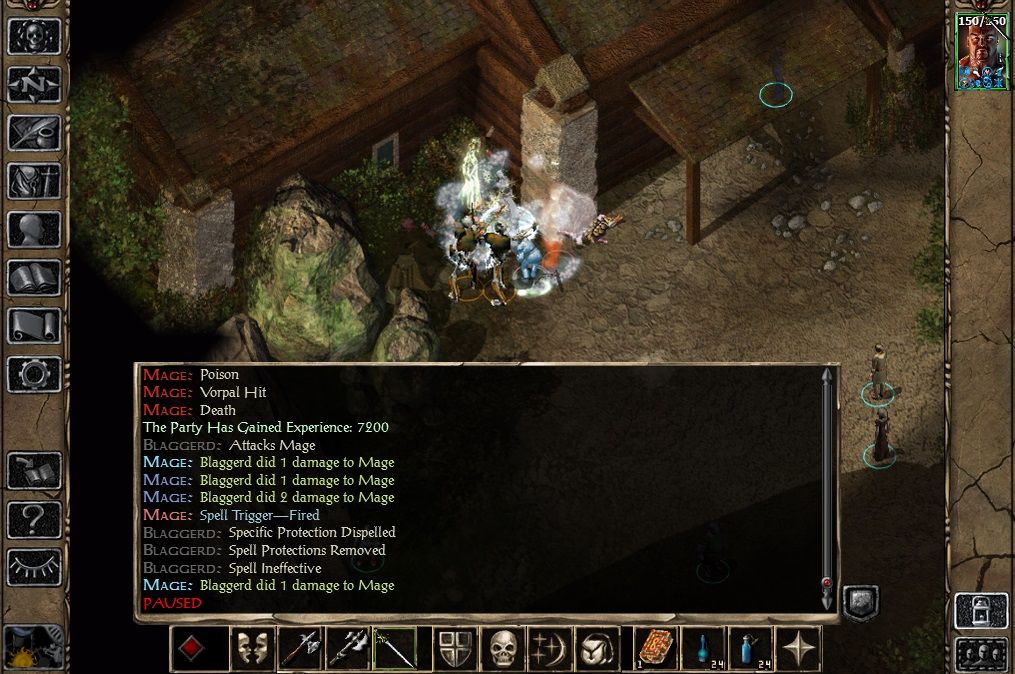Open the journal quill icon
The height and width of the screenshot is (674, 1015).
[x=34, y=132]
